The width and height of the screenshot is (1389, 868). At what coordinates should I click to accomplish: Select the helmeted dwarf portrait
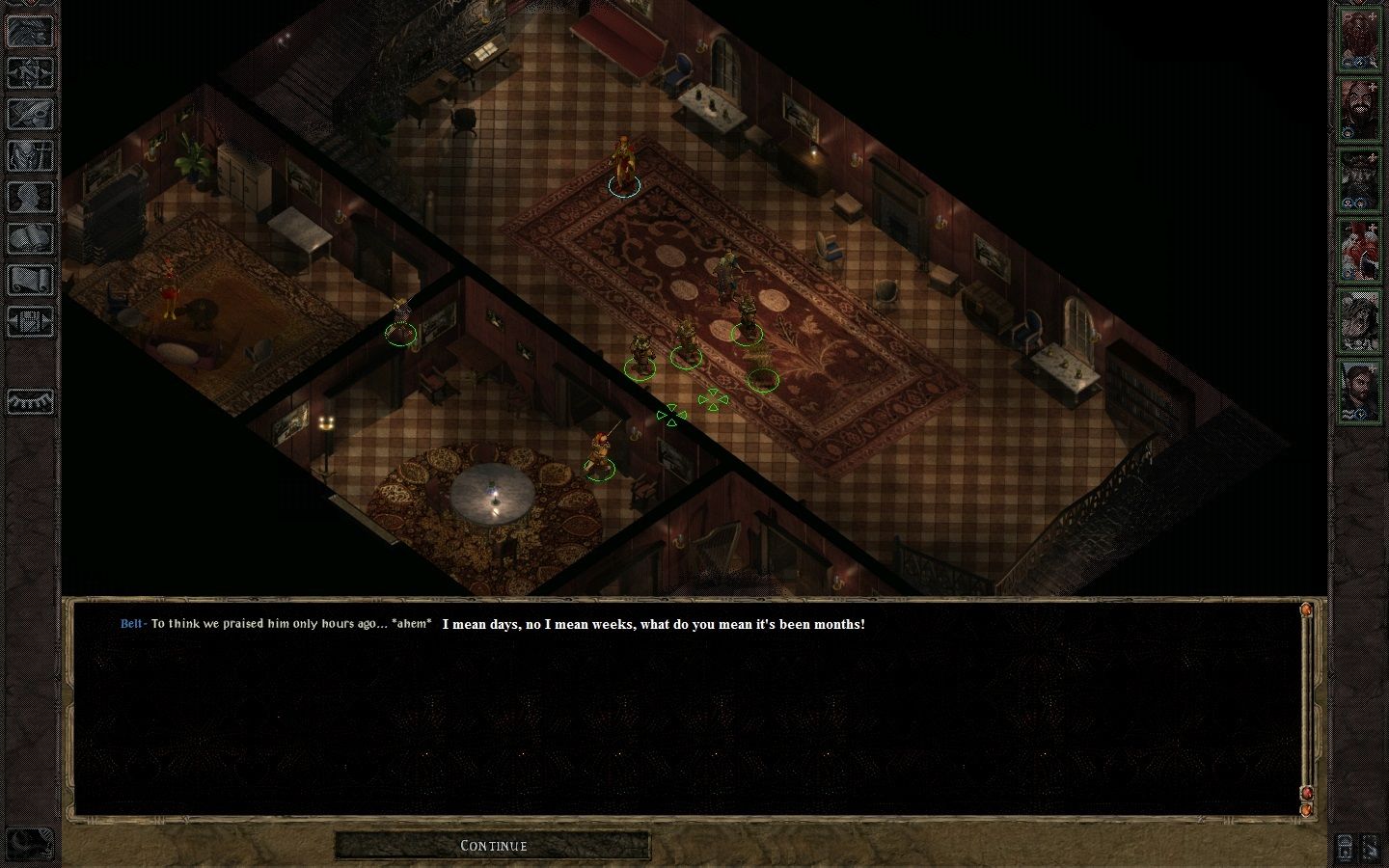coord(1359,177)
